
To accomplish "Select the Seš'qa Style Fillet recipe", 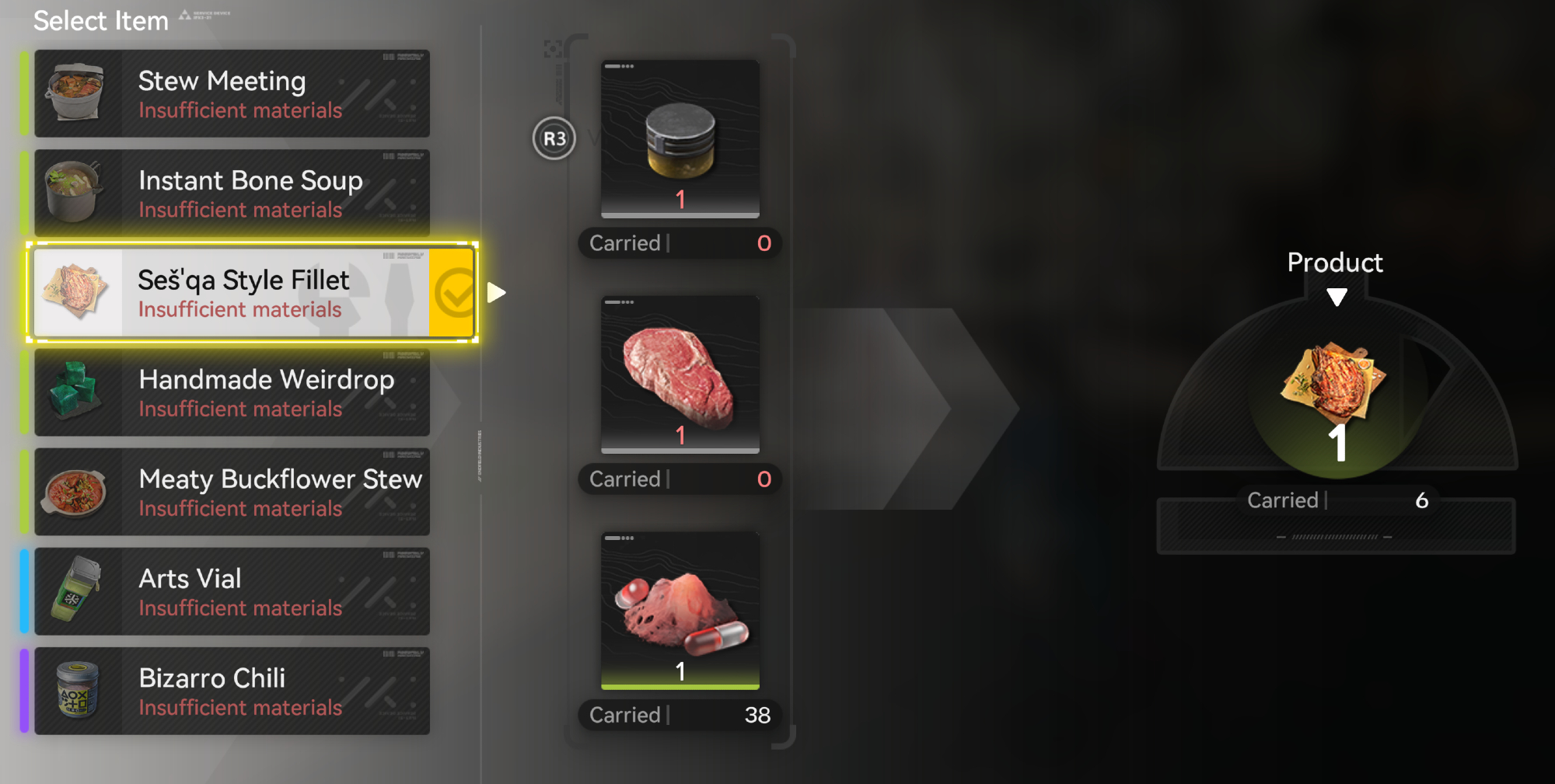I will (232, 293).
